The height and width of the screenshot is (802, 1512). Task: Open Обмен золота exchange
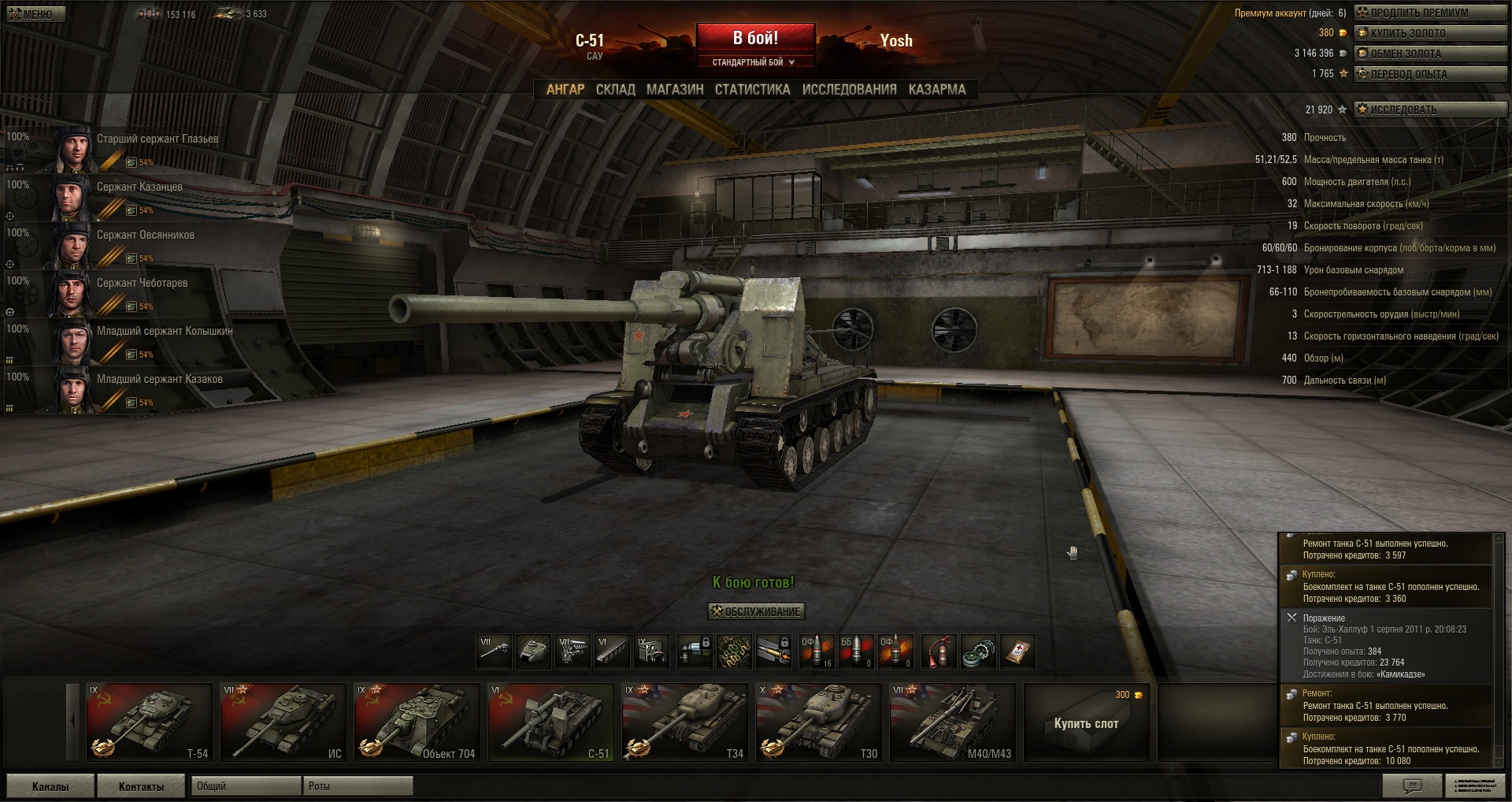[x=1429, y=54]
